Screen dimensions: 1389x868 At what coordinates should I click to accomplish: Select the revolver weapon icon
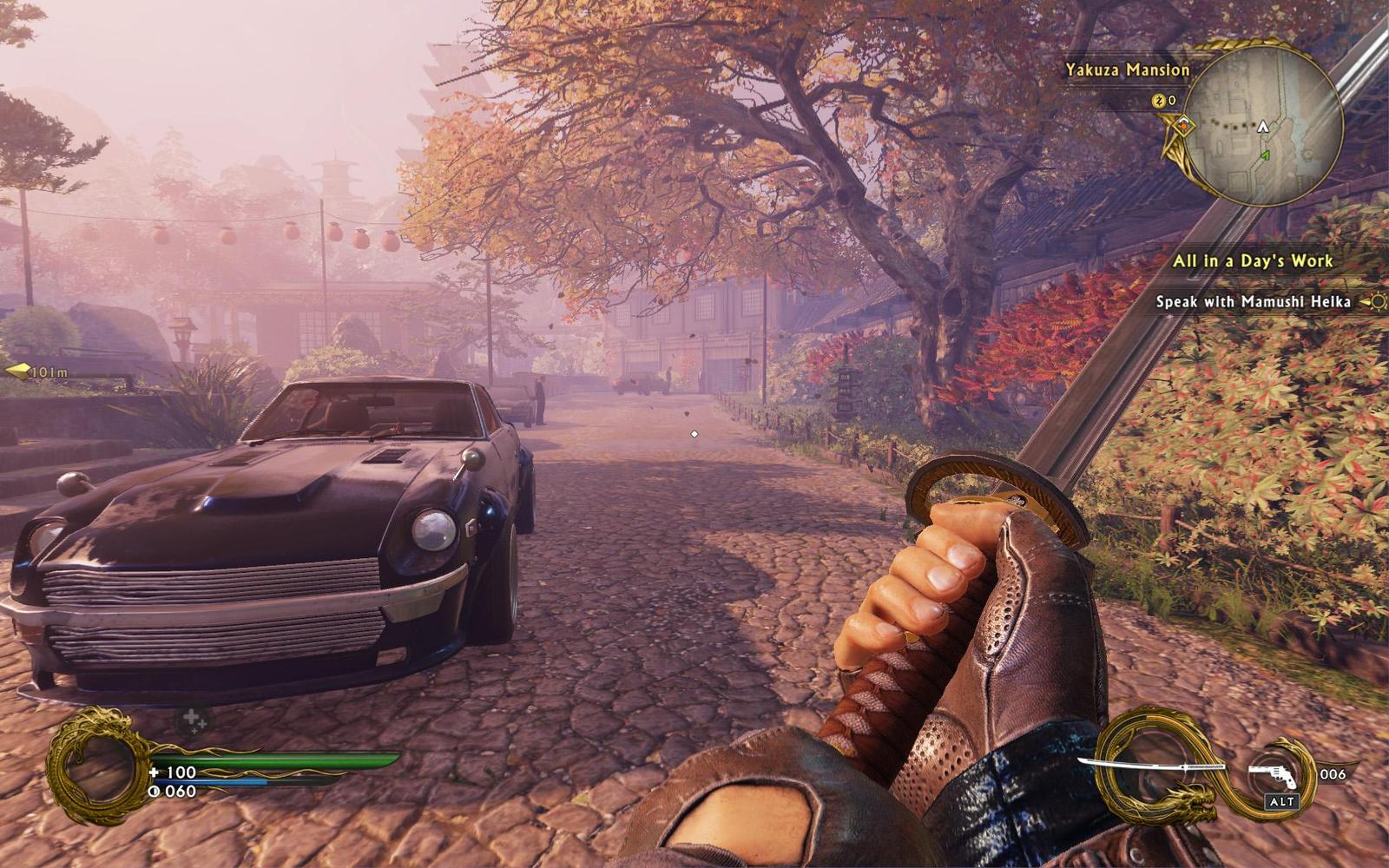coord(1272,775)
